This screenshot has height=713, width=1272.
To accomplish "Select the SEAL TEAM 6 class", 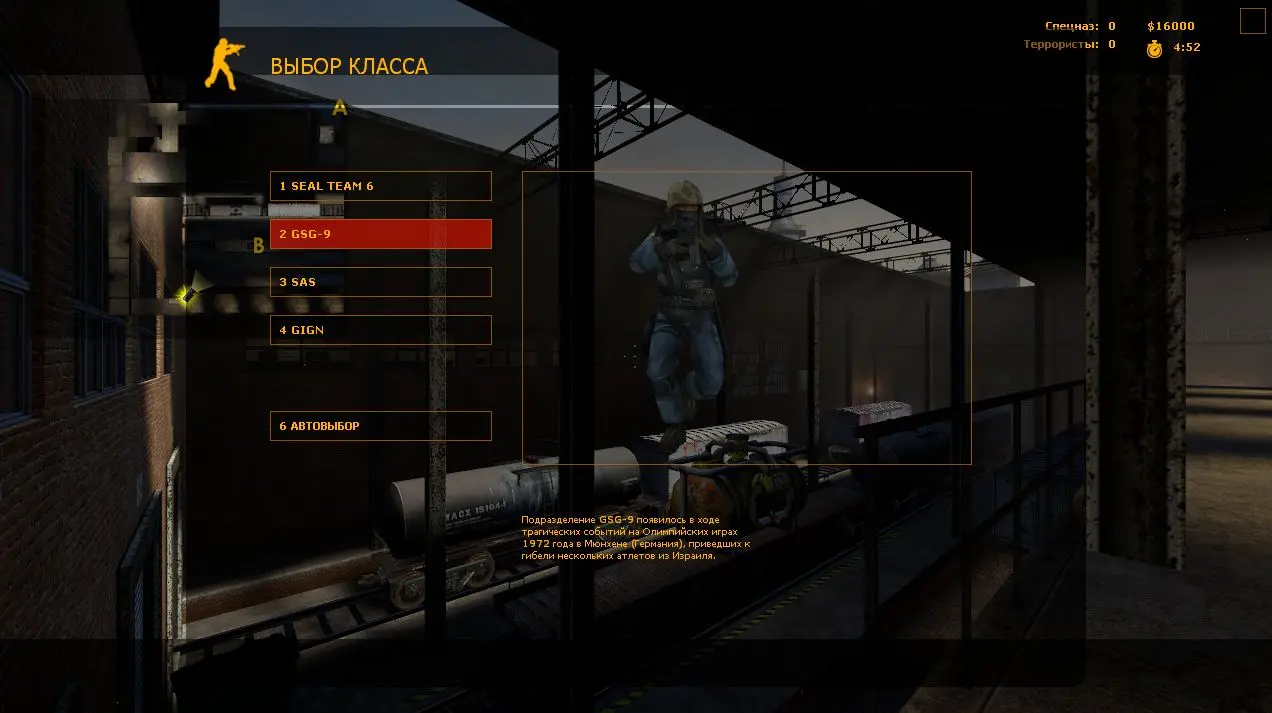I will click(380, 186).
